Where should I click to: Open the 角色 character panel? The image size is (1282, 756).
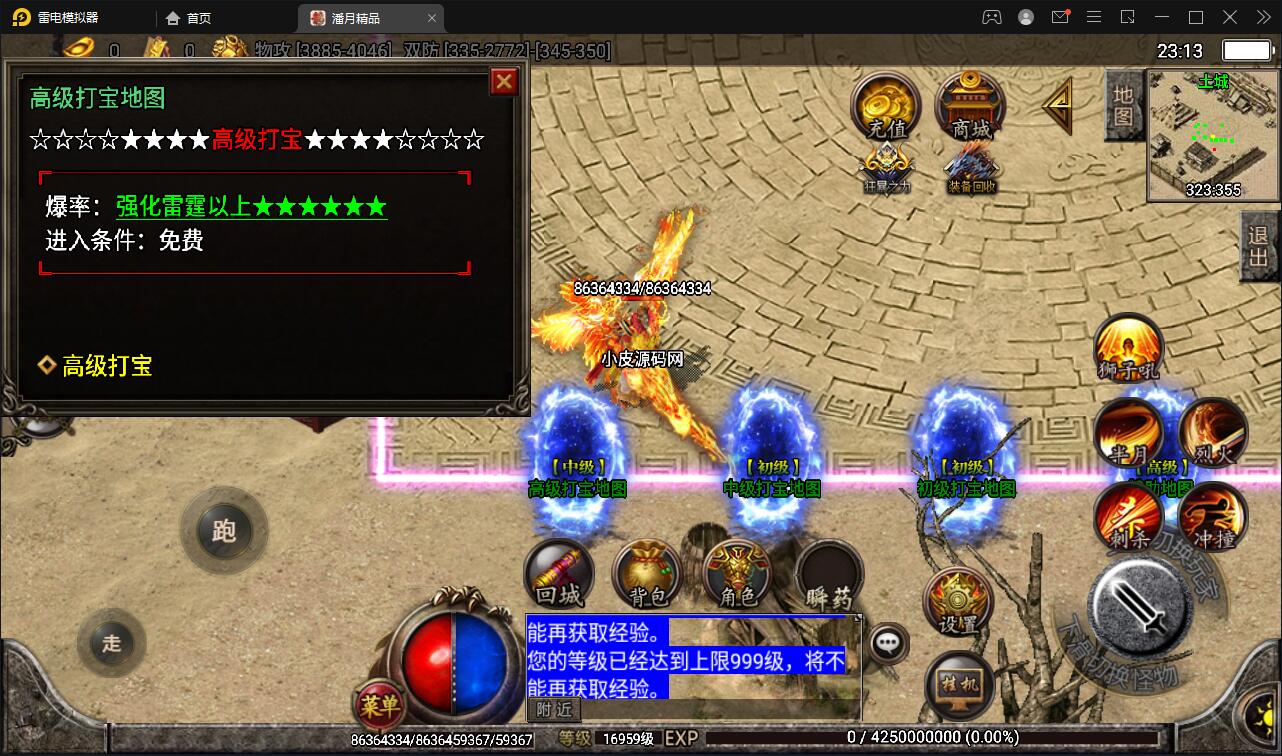pos(738,575)
